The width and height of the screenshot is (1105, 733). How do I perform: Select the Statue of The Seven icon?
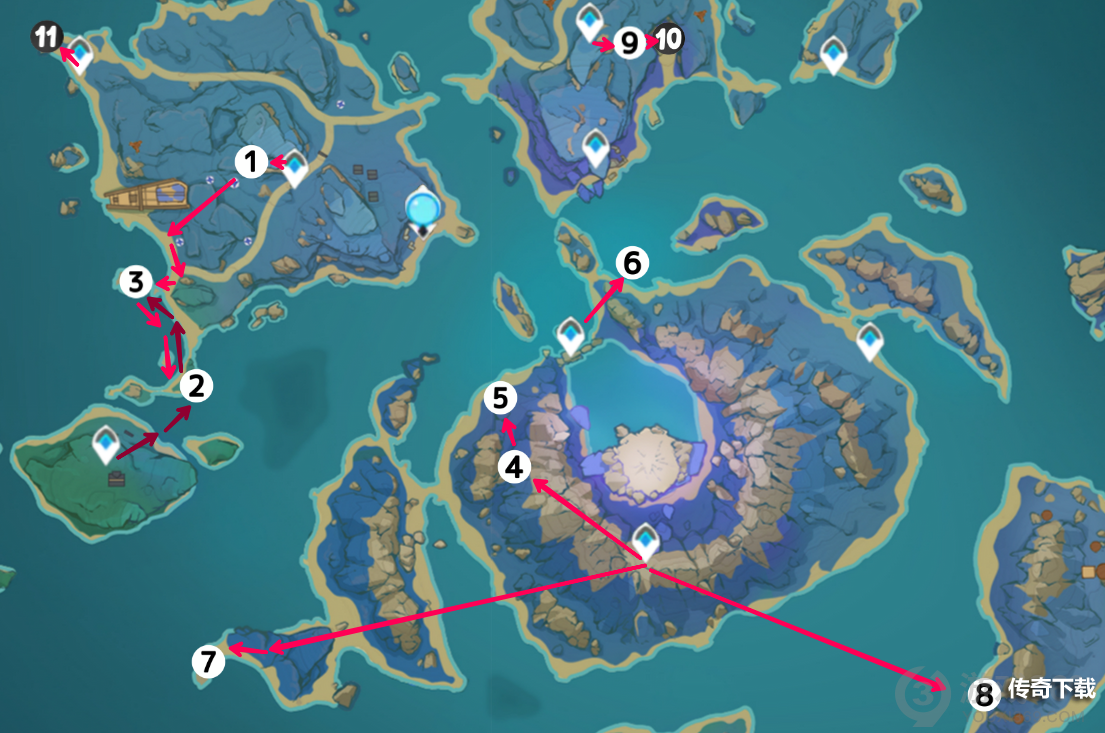(423, 210)
